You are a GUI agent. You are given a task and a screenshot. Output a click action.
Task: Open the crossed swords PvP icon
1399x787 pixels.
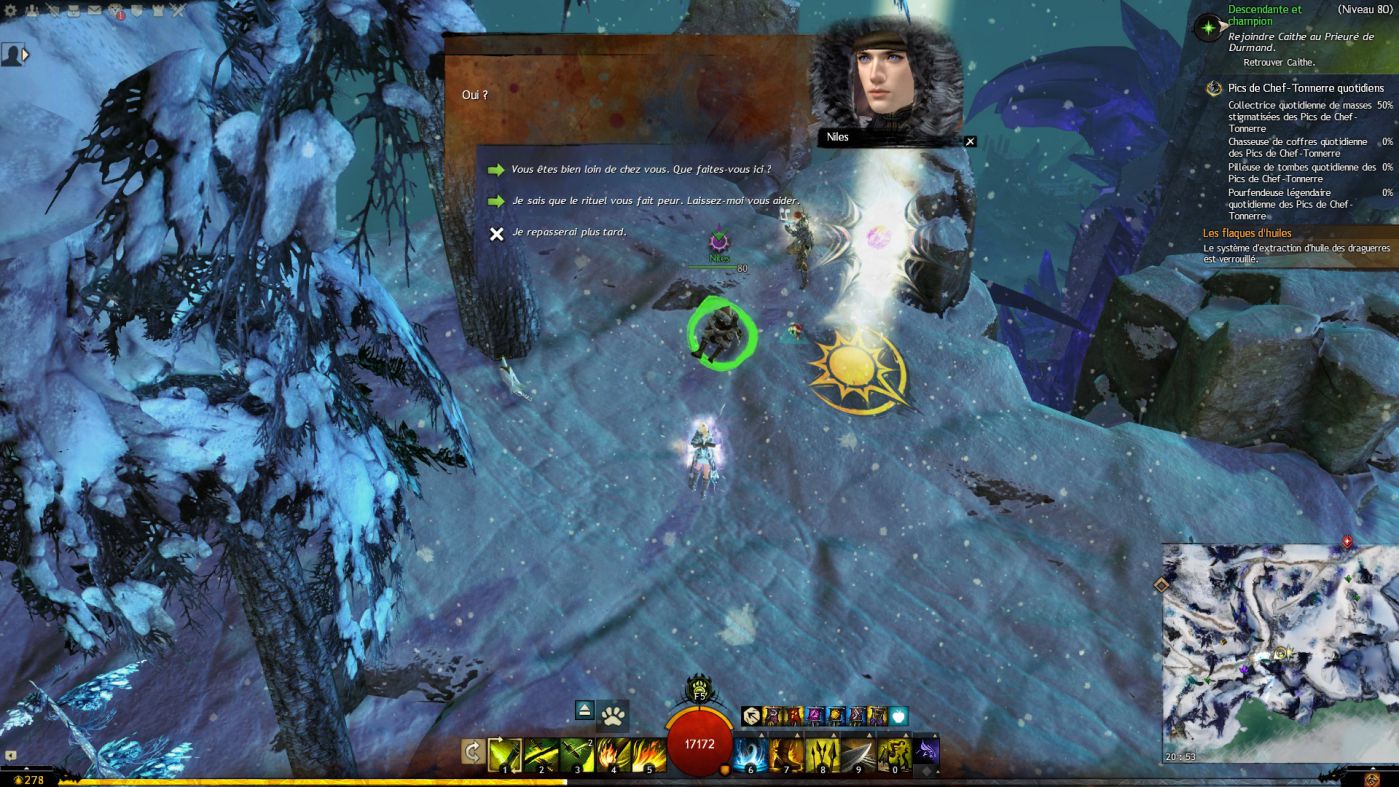[177, 12]
